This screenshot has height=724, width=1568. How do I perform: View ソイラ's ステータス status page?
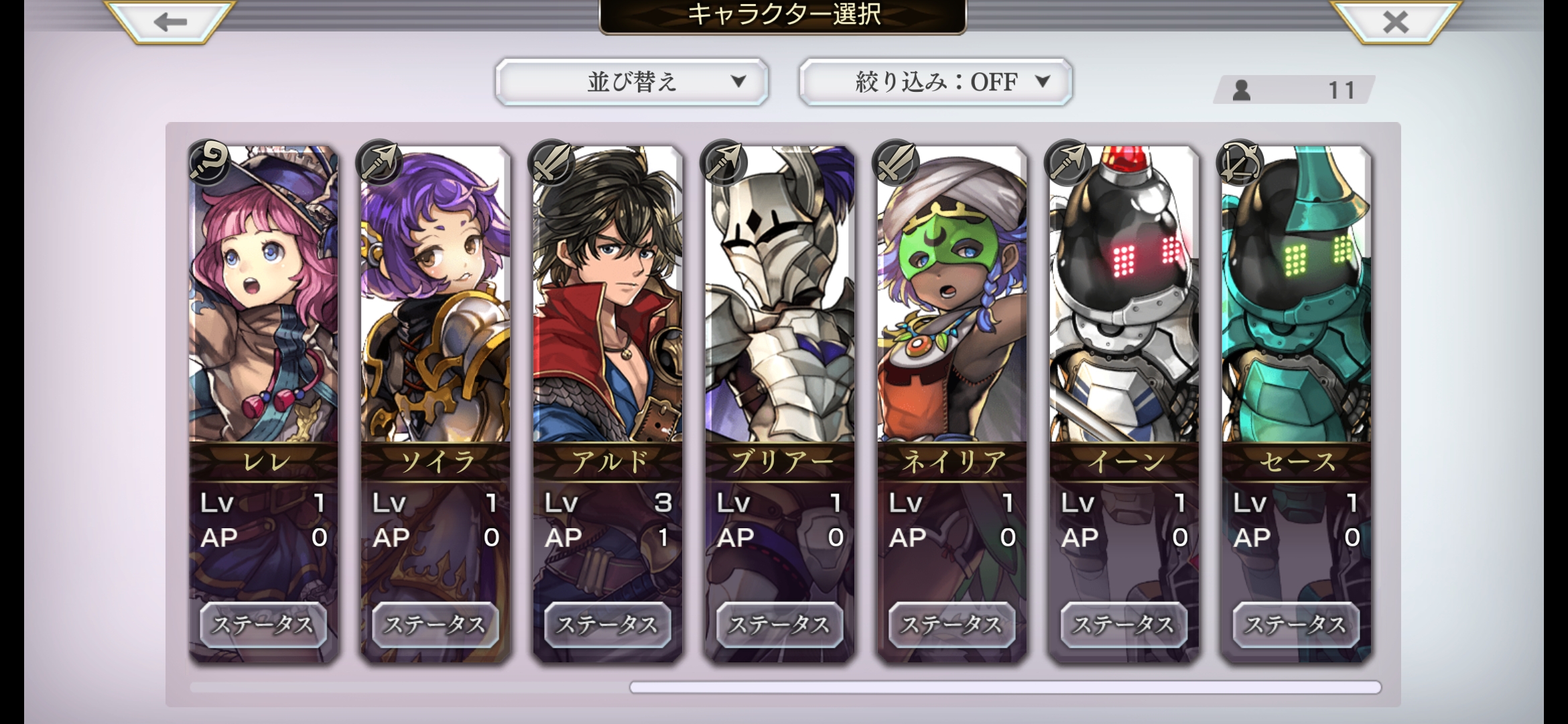pos(436,625)
